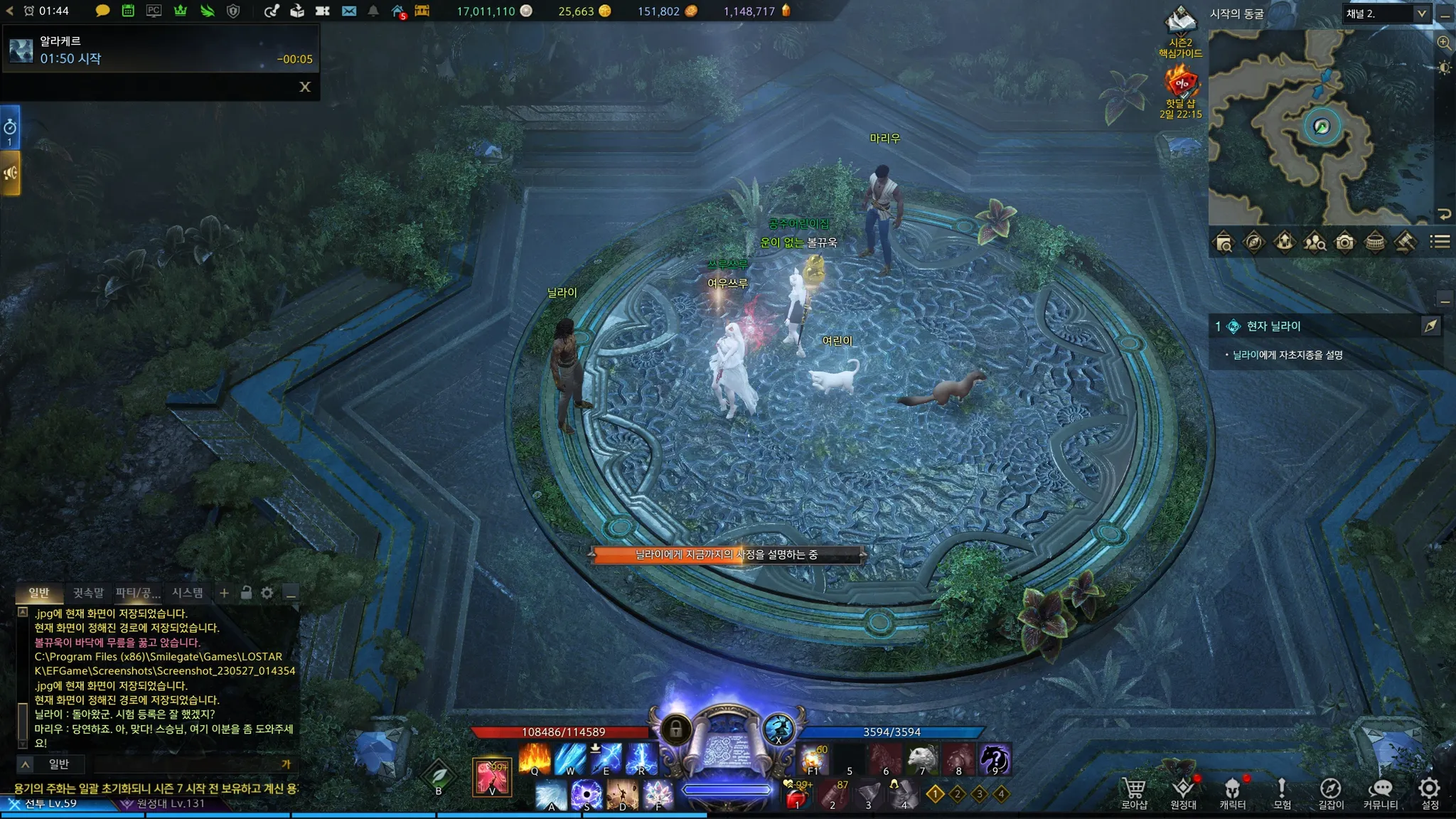Open the 채널 2 channel dropdown
This screenshot has height=819, width=1456.
1386,14
